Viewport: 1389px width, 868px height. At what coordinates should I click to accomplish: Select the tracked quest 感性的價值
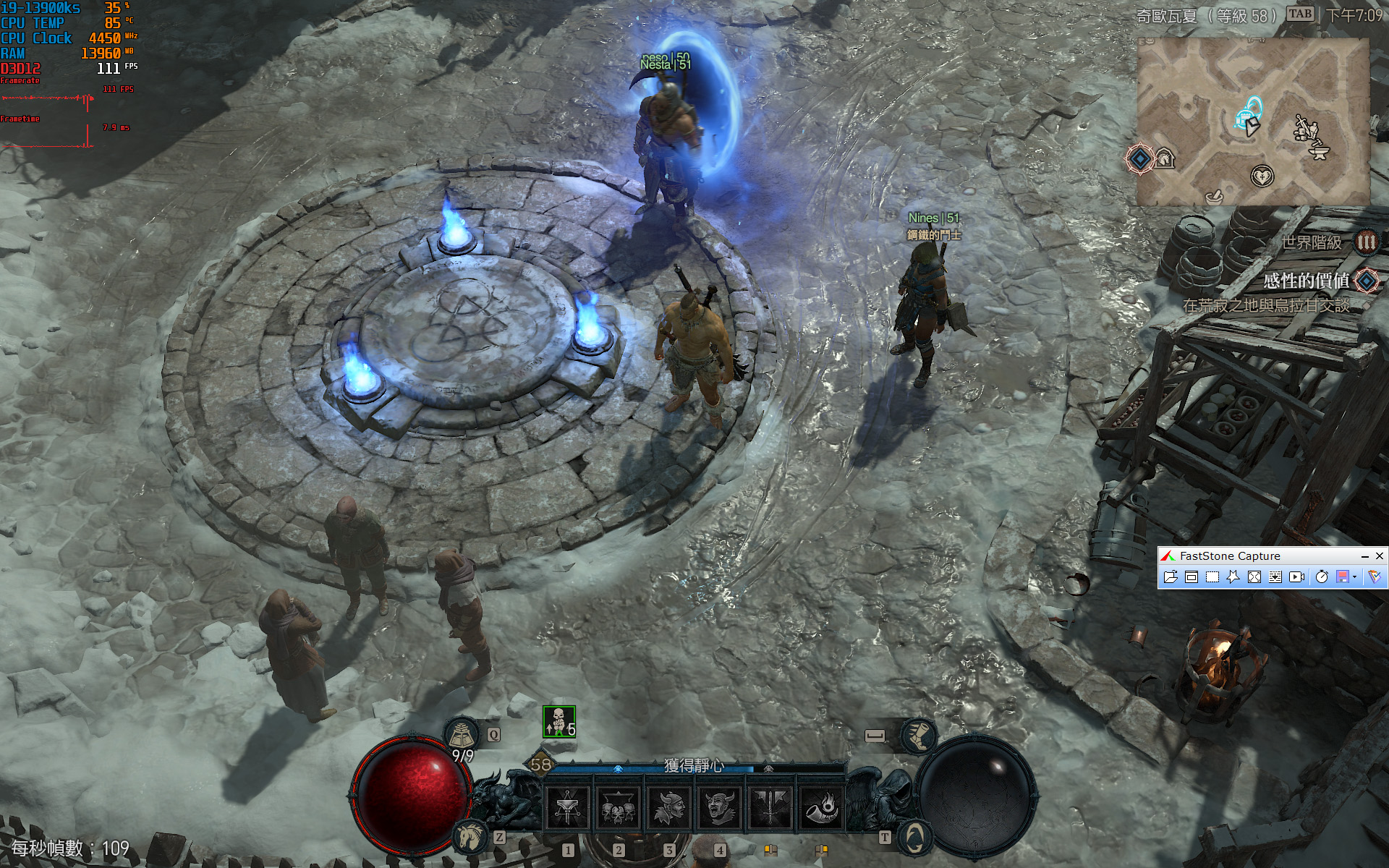click(x=1306, y=281)
